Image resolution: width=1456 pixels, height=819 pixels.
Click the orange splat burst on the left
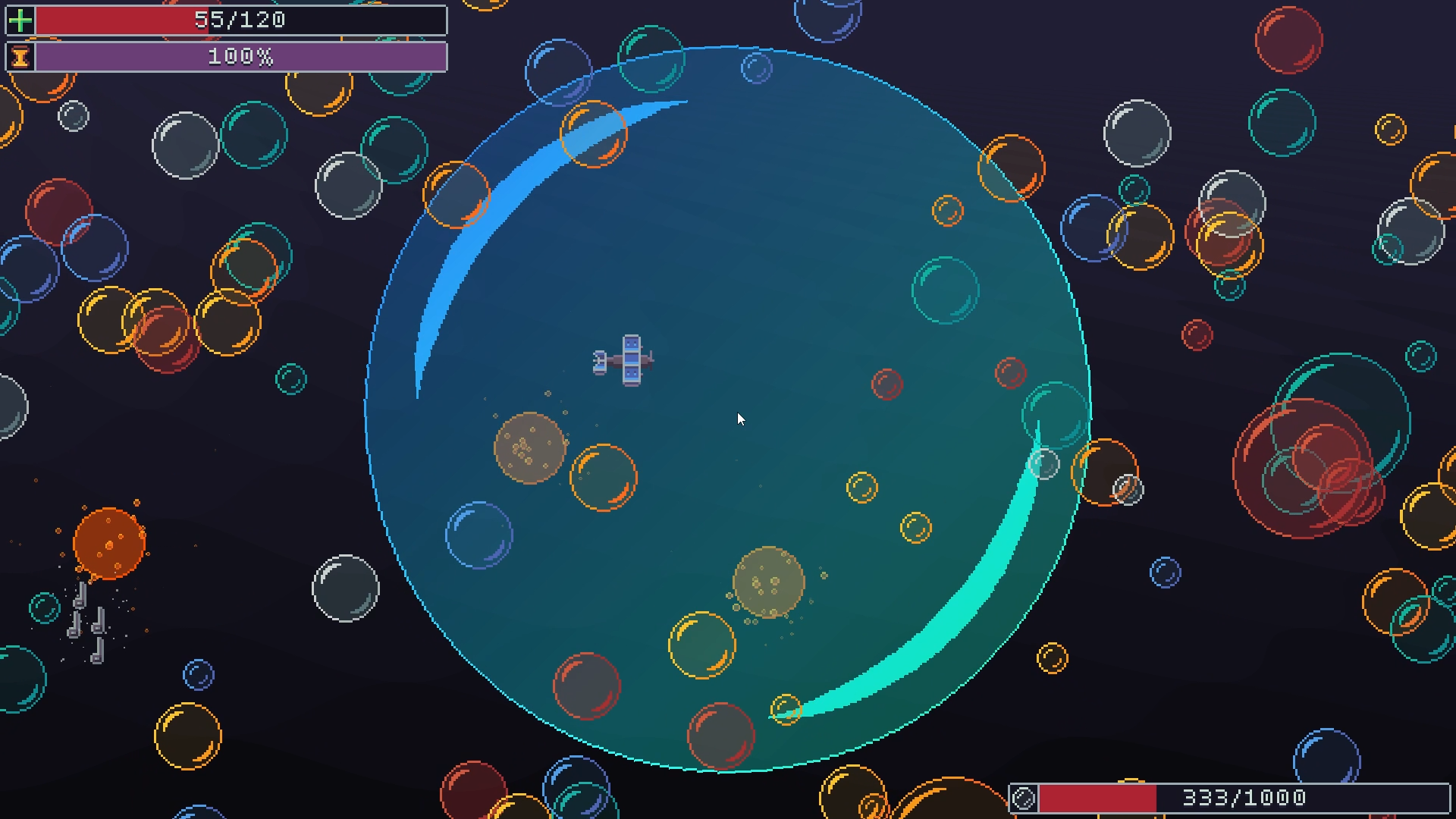pos(108,542)
